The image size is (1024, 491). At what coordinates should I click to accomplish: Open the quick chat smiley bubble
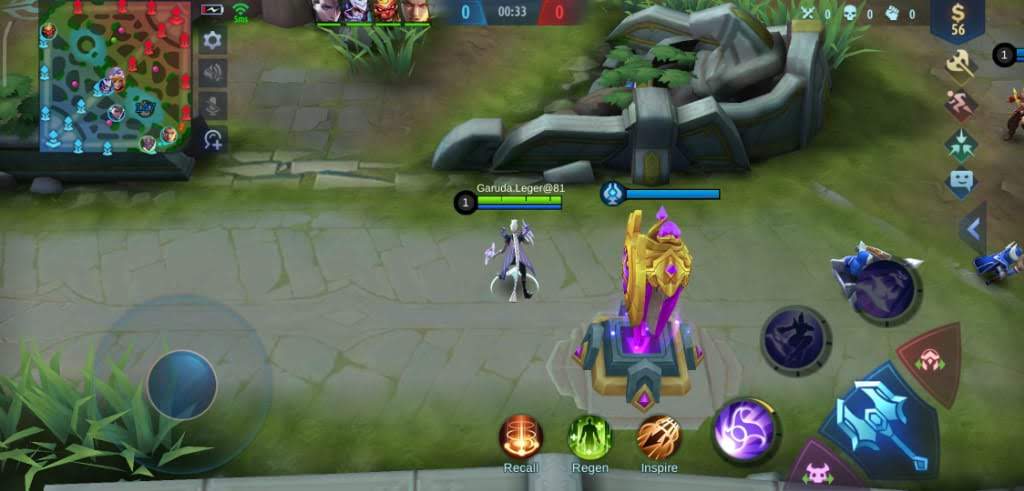pos(961,182)
